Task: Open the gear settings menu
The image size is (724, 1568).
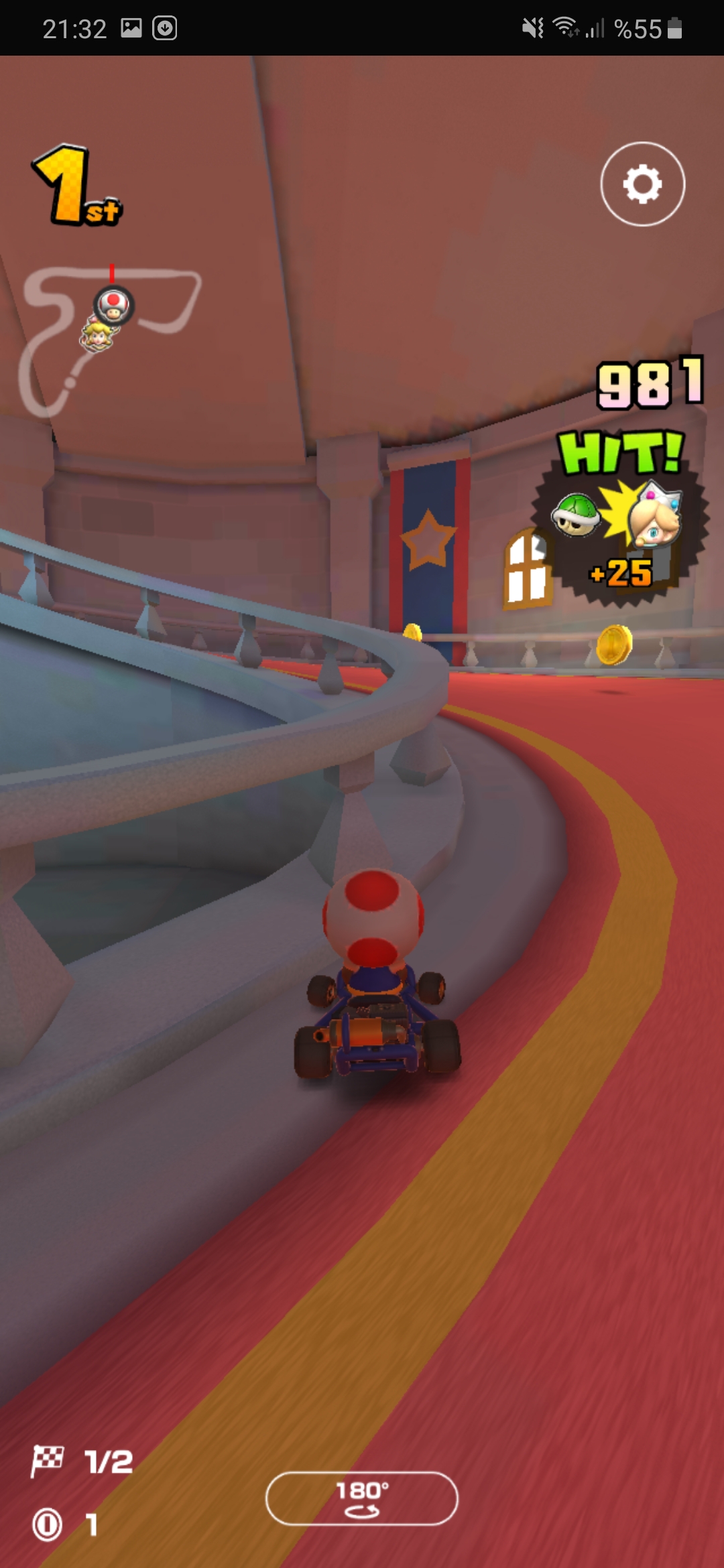Action: tap(642, 184)
